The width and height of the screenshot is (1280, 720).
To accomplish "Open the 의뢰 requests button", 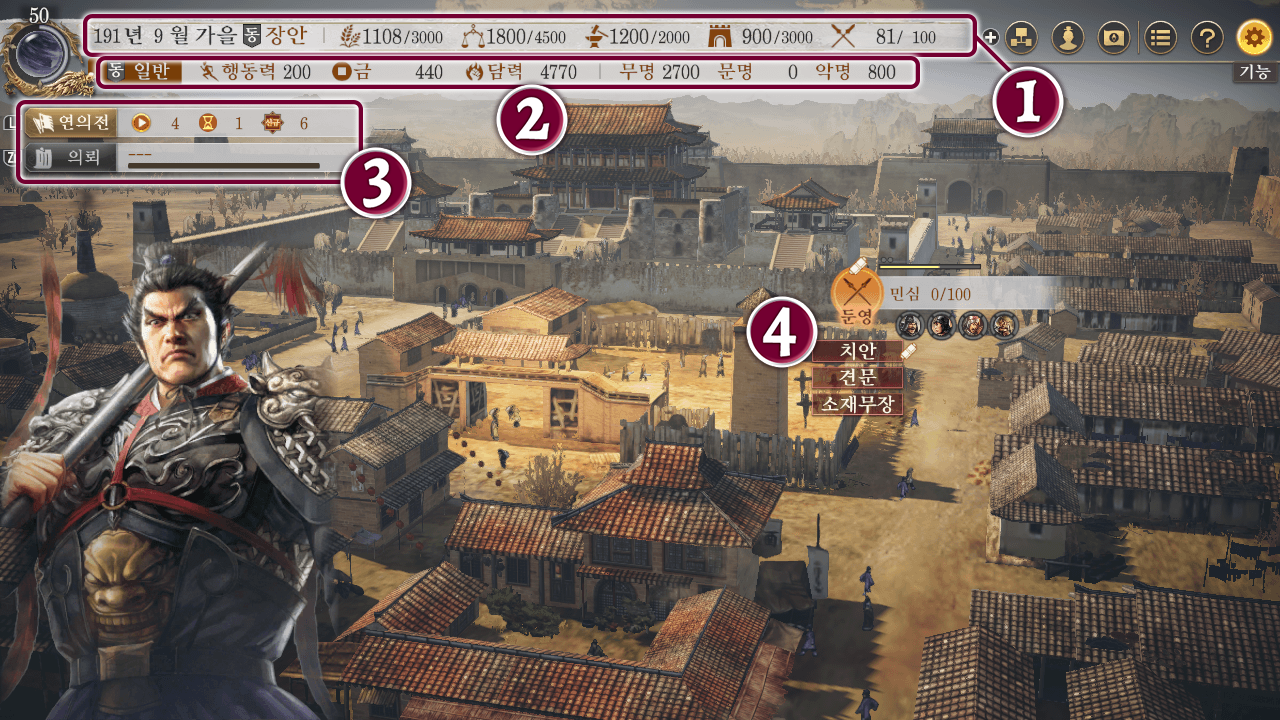I will 70,158.
